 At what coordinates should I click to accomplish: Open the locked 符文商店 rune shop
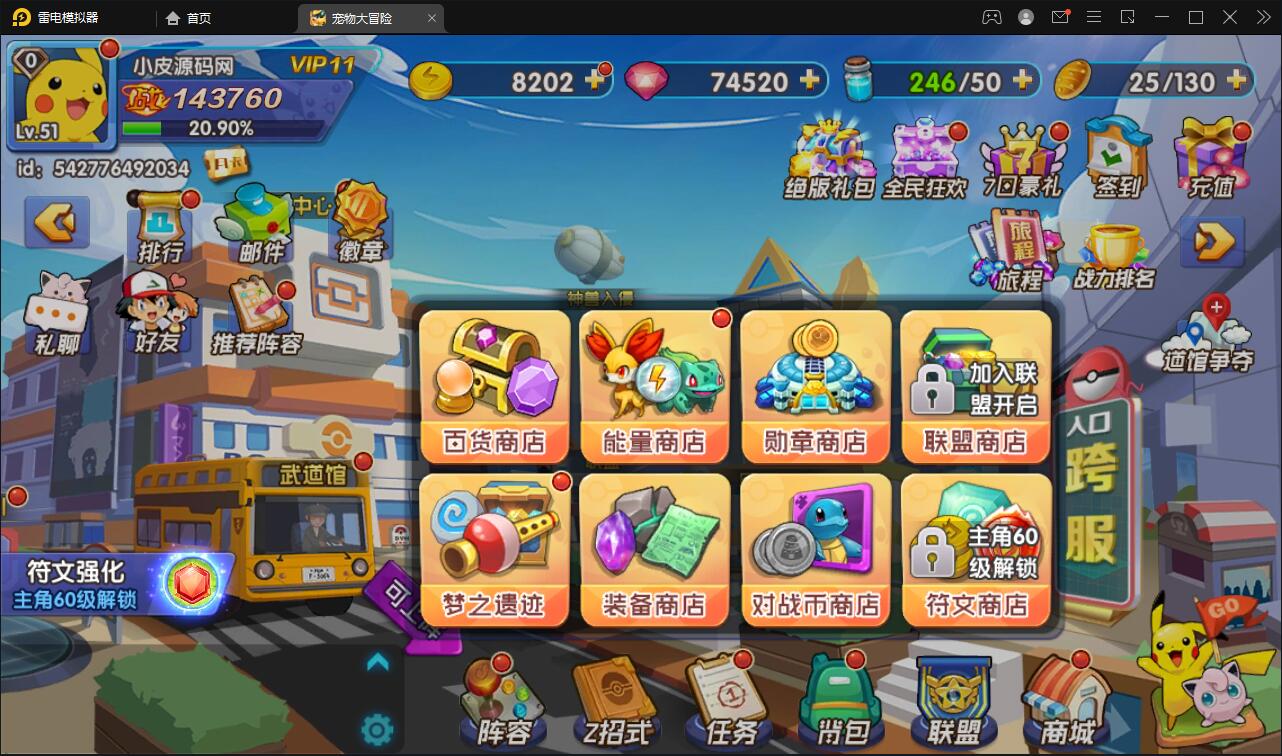(x=975, y=548)
